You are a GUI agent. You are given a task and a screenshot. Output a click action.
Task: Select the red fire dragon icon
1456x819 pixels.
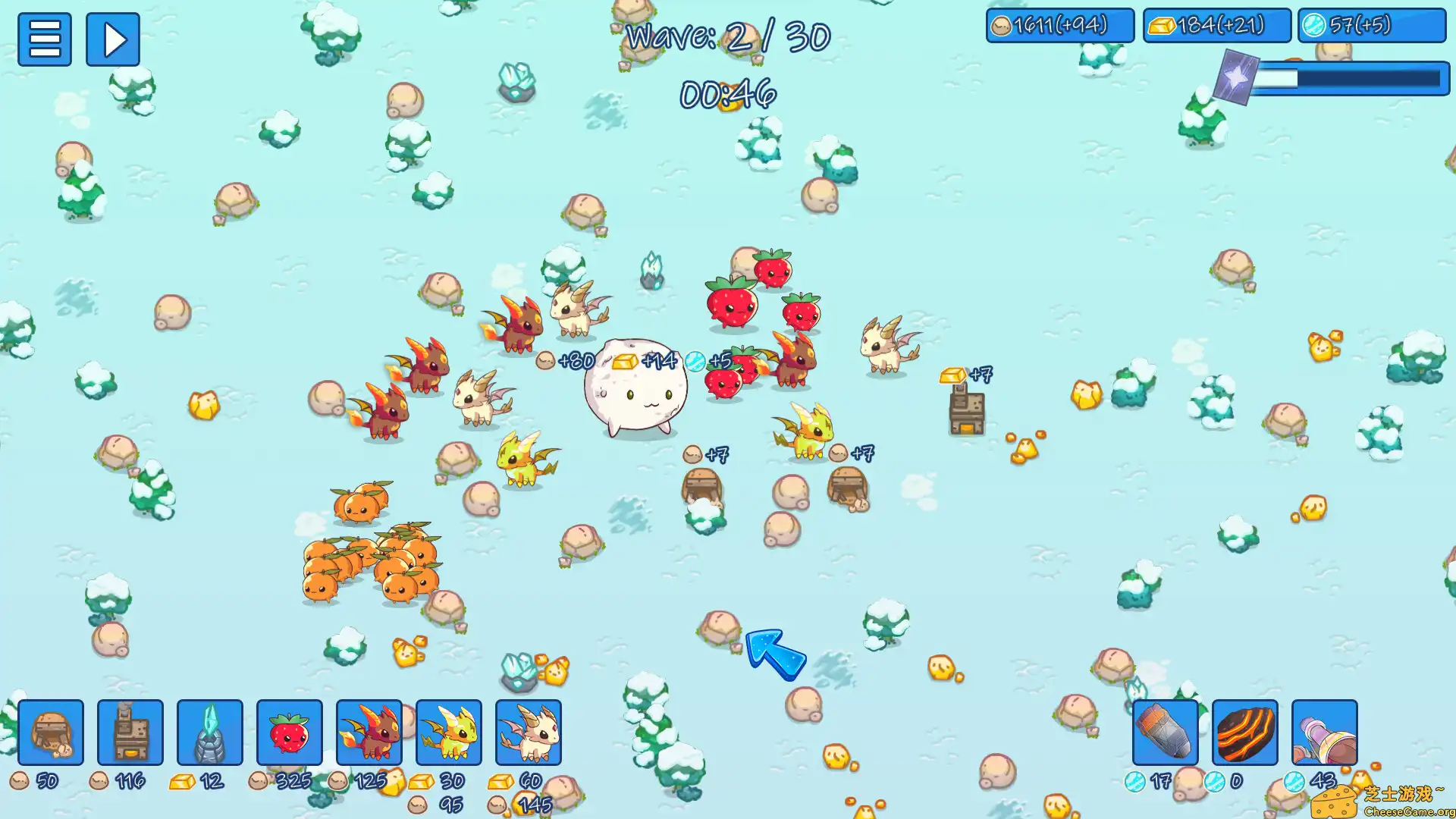coord(371,733)
